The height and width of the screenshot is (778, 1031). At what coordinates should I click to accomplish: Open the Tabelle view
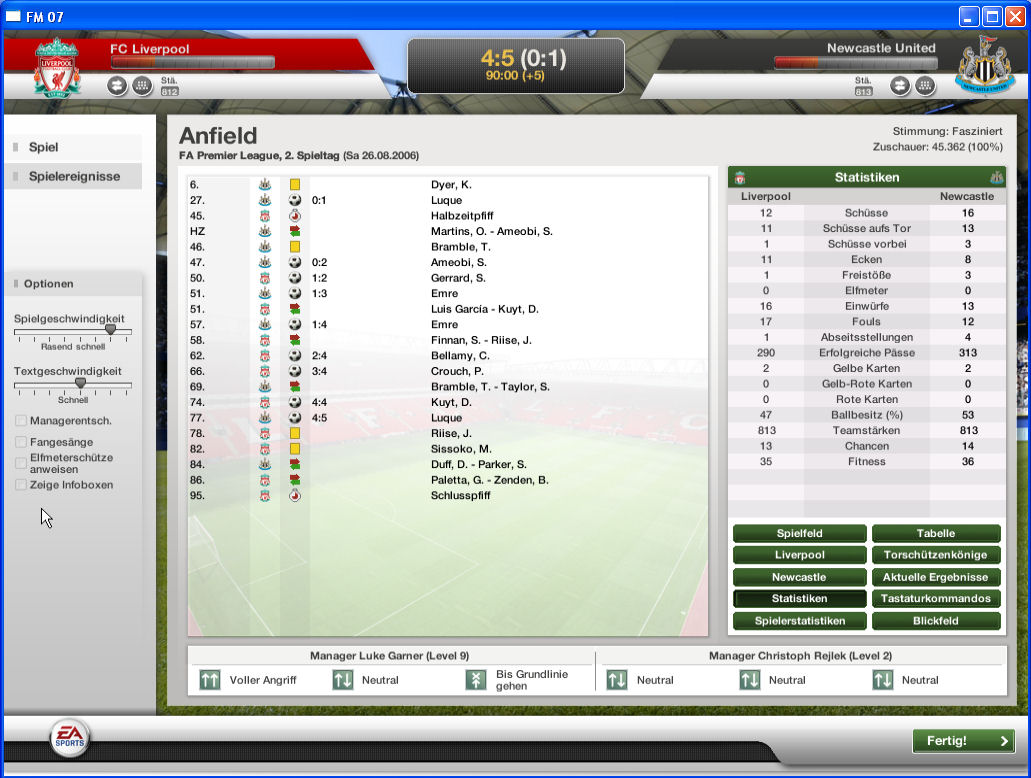[935, 534]
